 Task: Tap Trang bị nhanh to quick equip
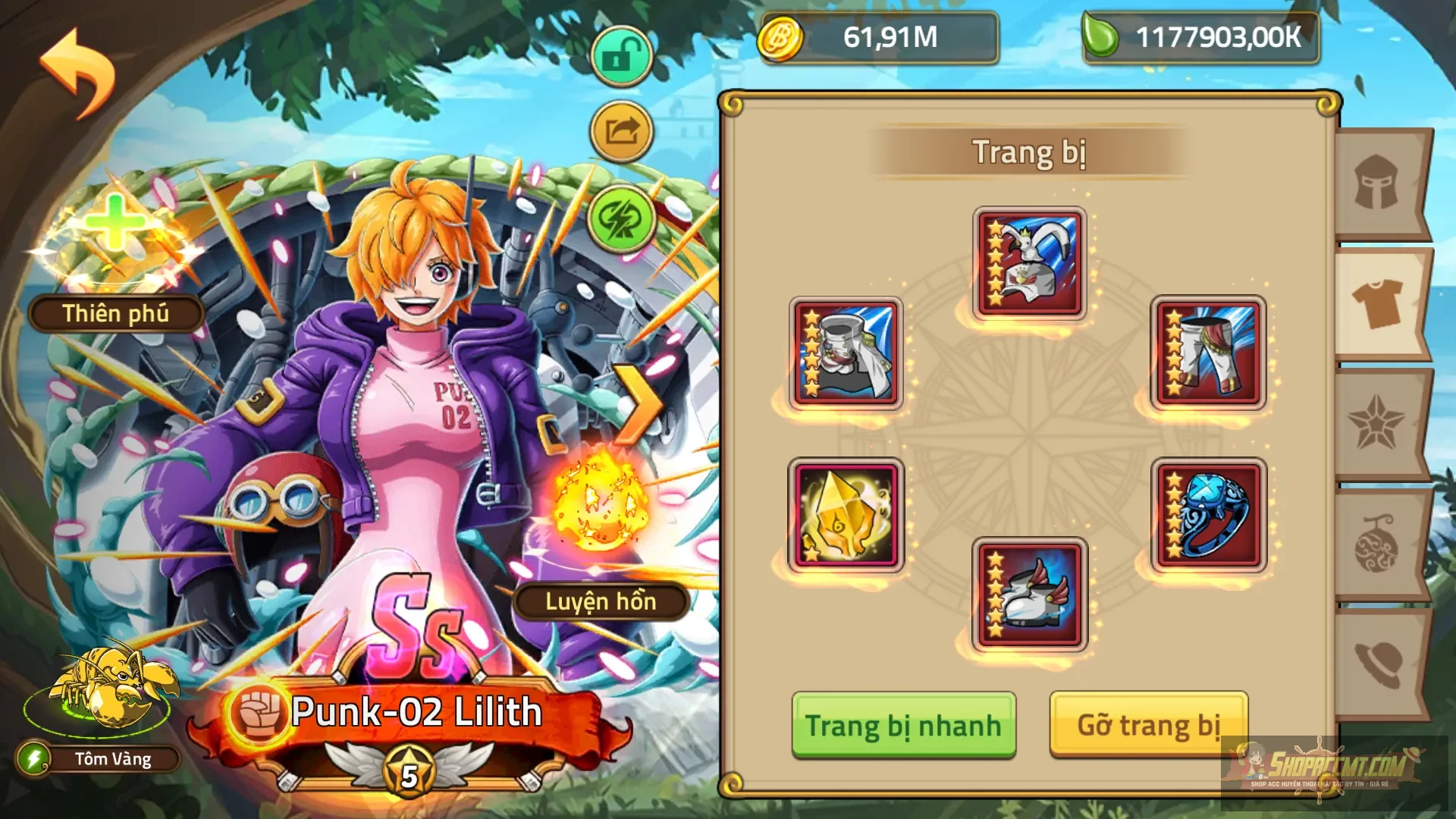[903, 724]
